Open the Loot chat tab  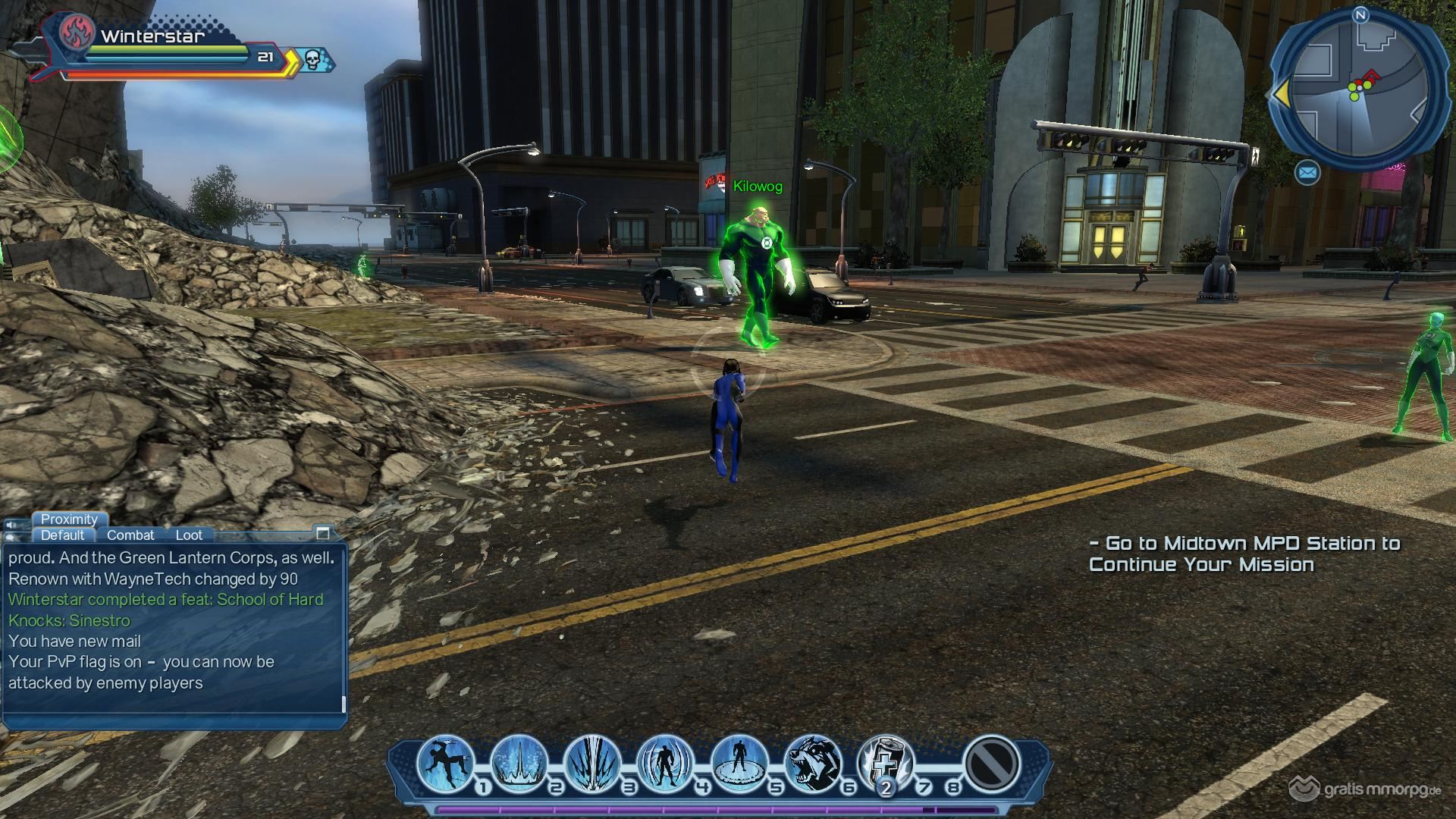(x=189, y=535)
